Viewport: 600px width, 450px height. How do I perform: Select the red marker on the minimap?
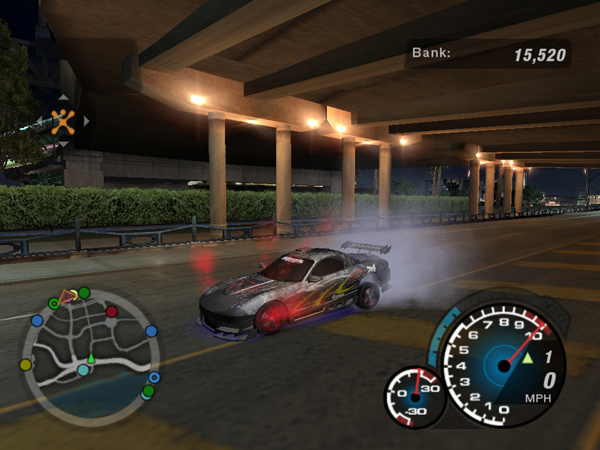(112, 311)
